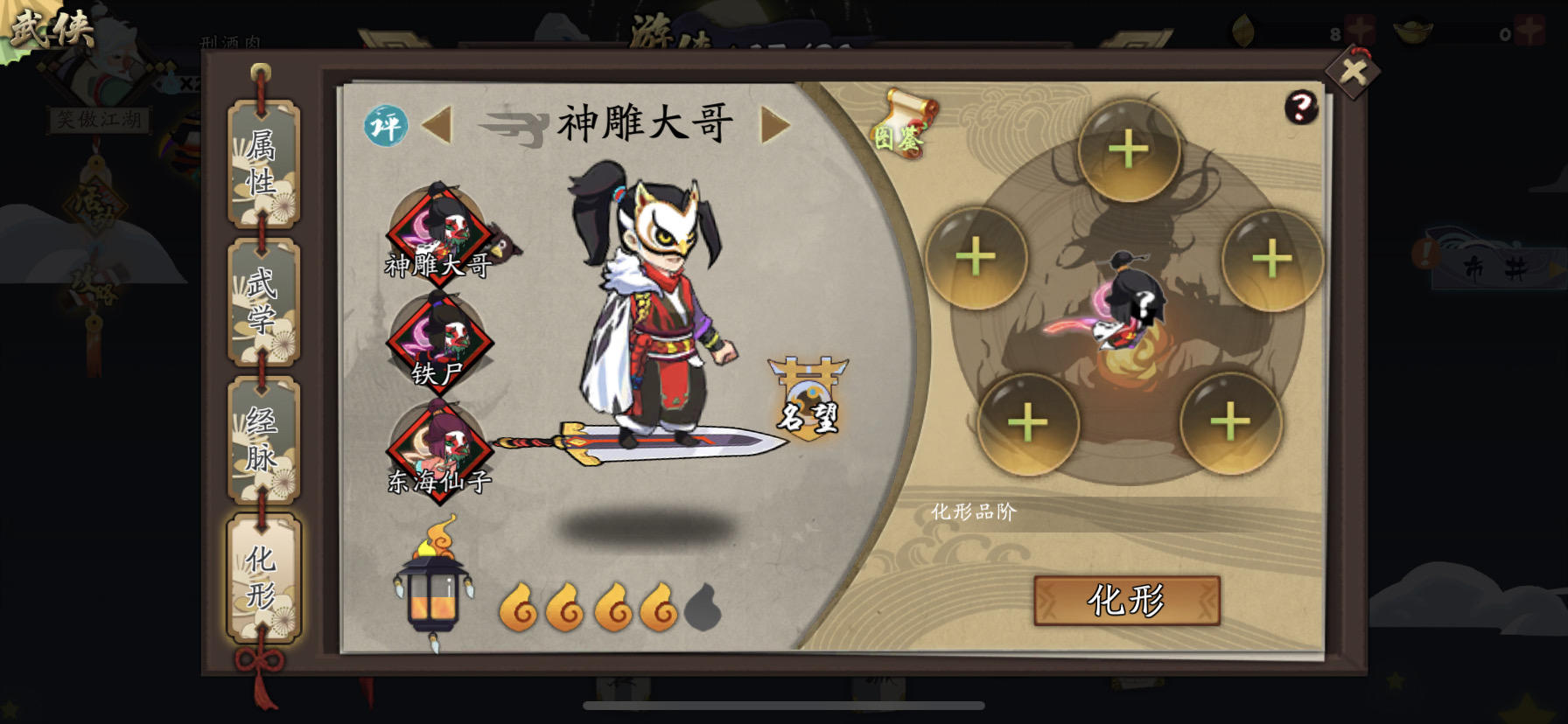Open the help question mark icon
Viewport: 1568px width, 724px height.
[x=1301, y=108]
